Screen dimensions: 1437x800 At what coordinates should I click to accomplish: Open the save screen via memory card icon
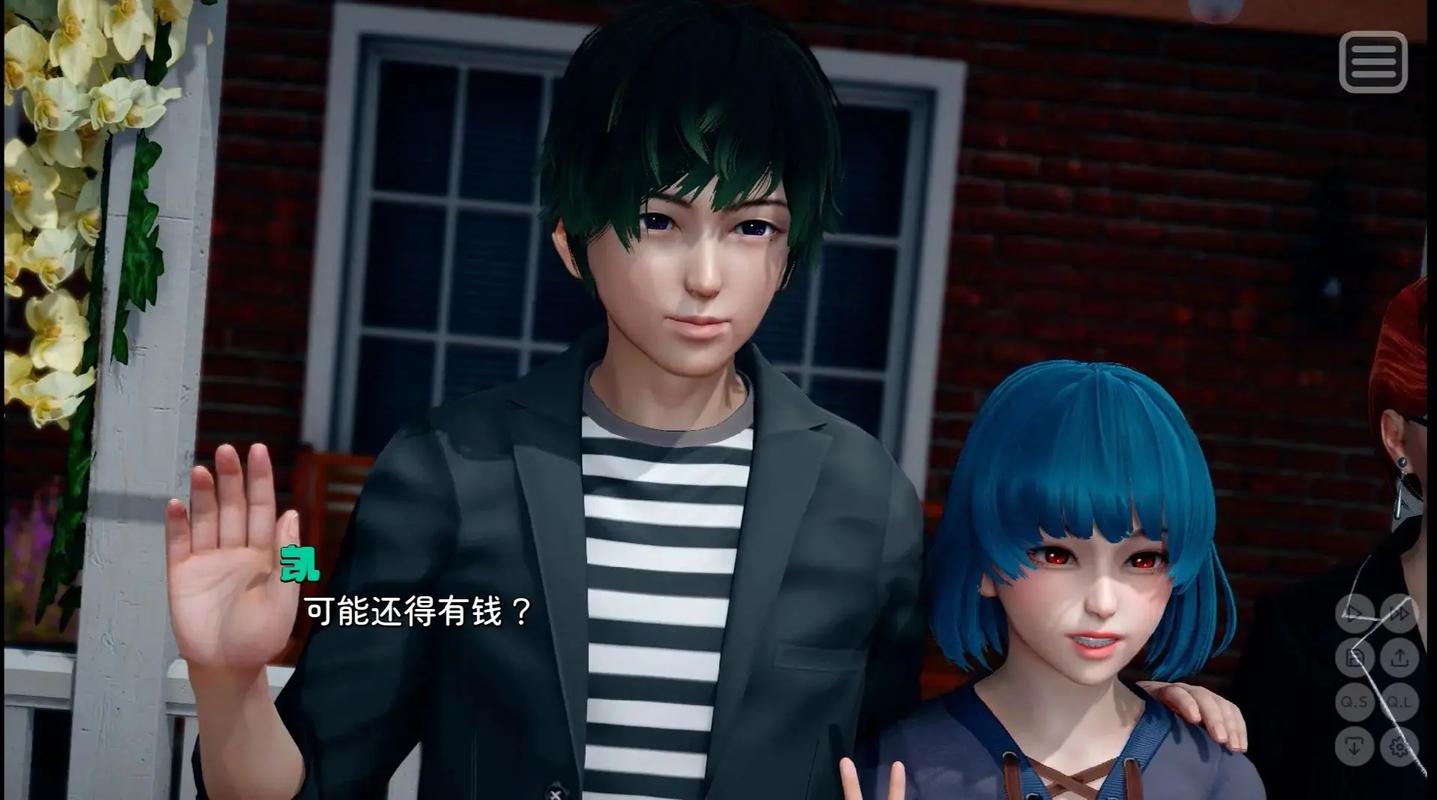[1355, 657]
